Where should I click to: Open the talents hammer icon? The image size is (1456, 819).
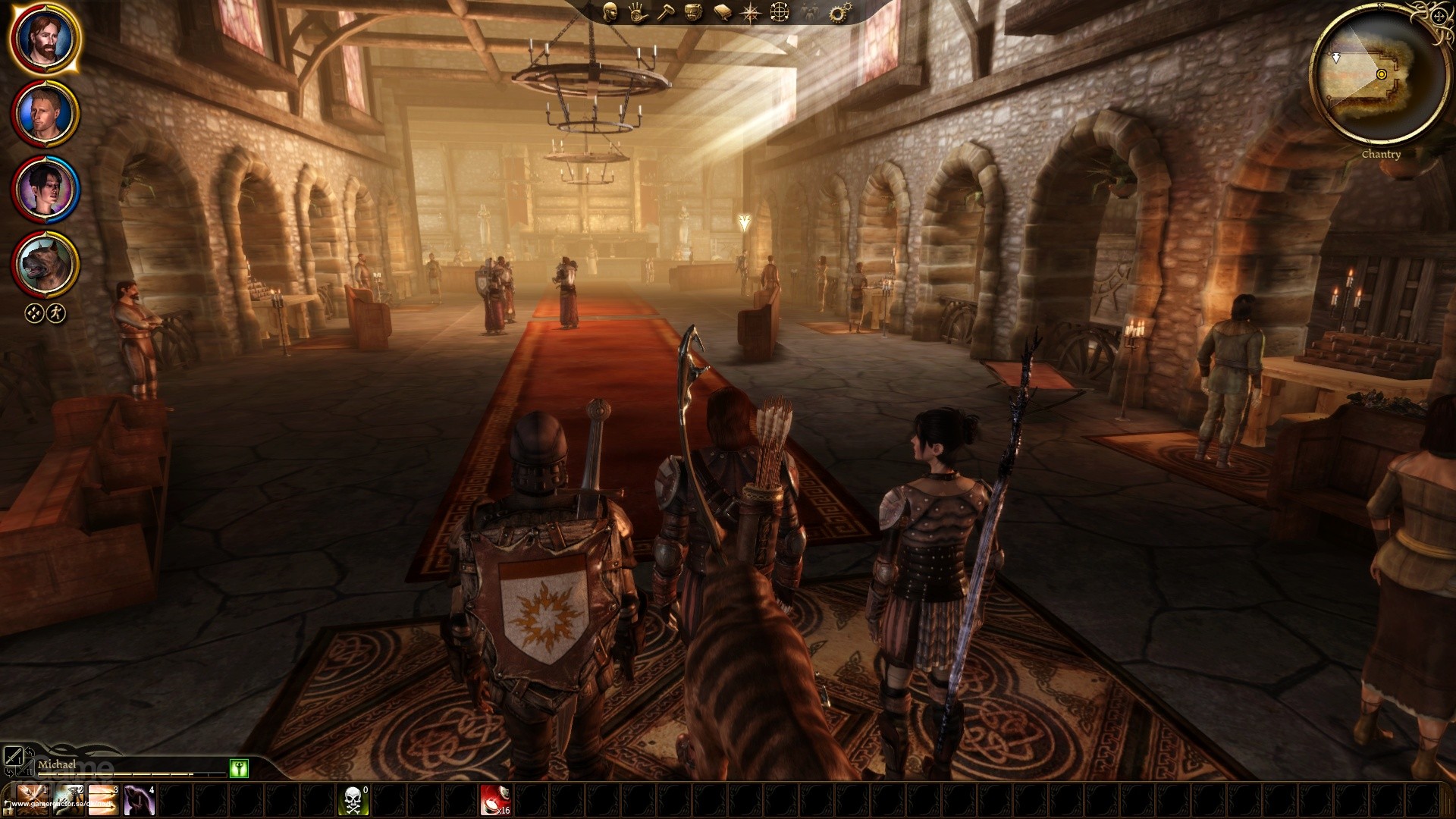click(666, 13)
